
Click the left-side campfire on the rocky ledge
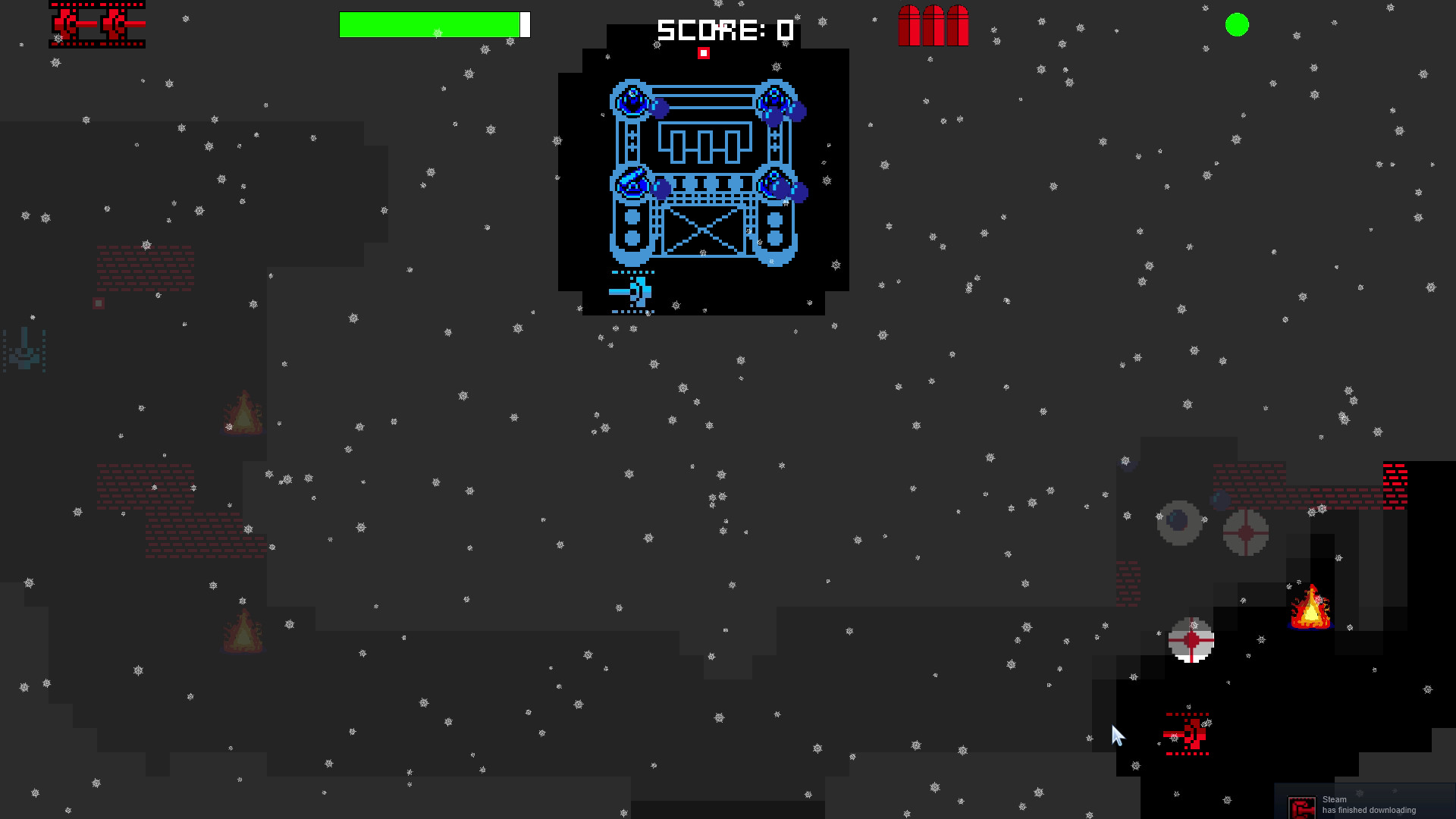pyautogui.click(x=243, y=413)
